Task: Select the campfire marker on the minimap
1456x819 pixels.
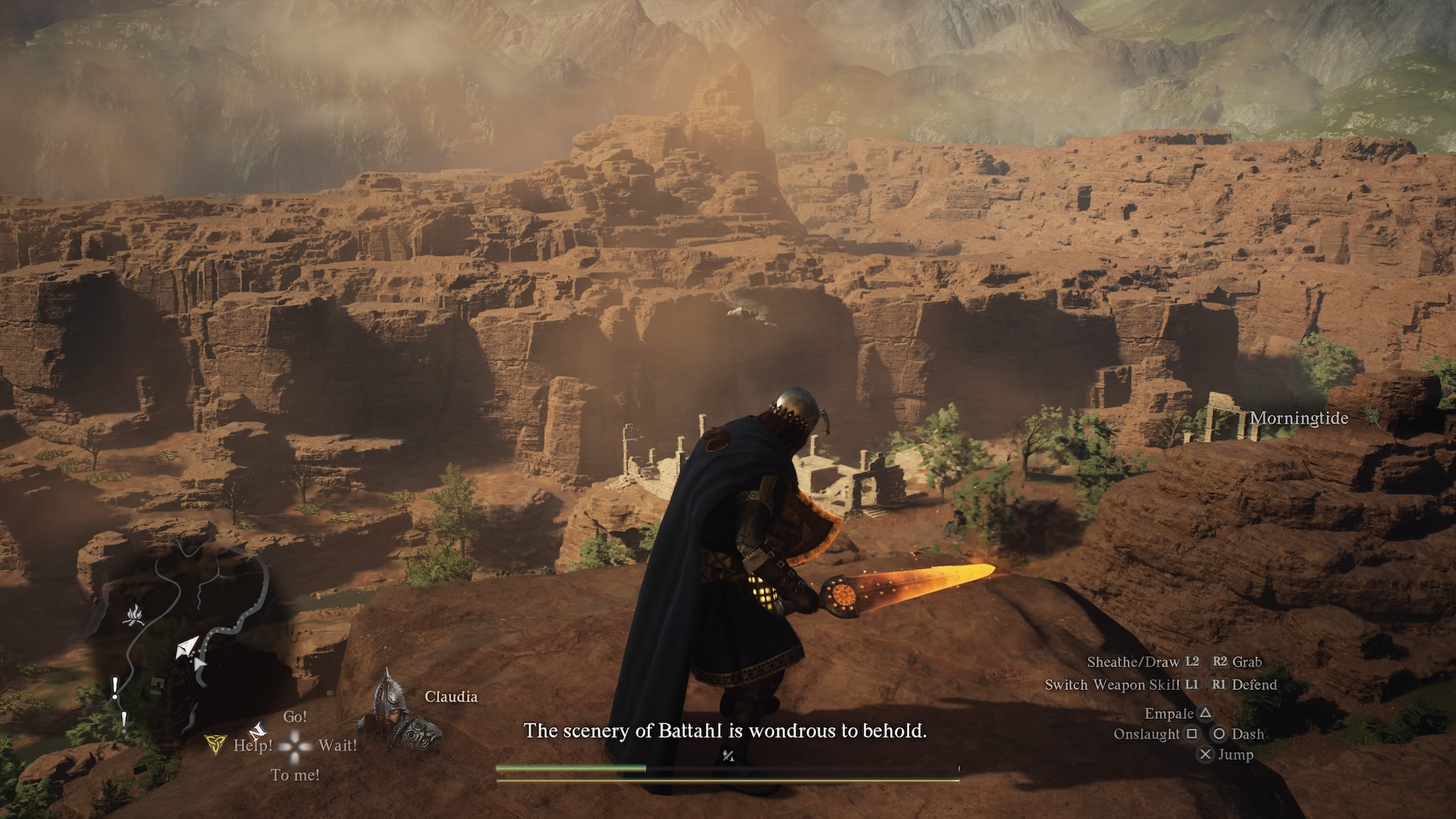Action: [134, 615]
